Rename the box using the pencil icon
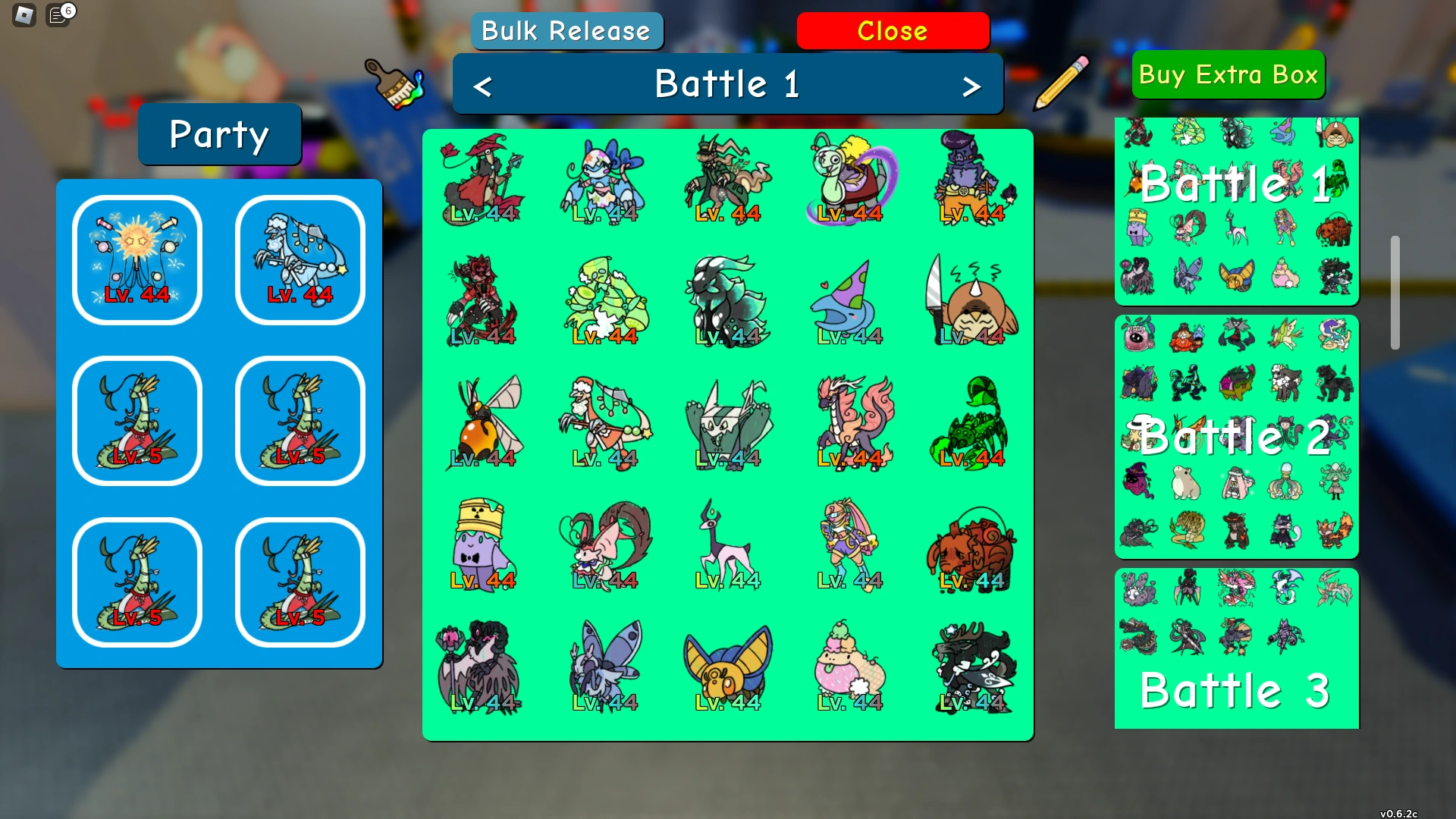Viewport: 1456px width, 819px height. (x=1061, y=83)
